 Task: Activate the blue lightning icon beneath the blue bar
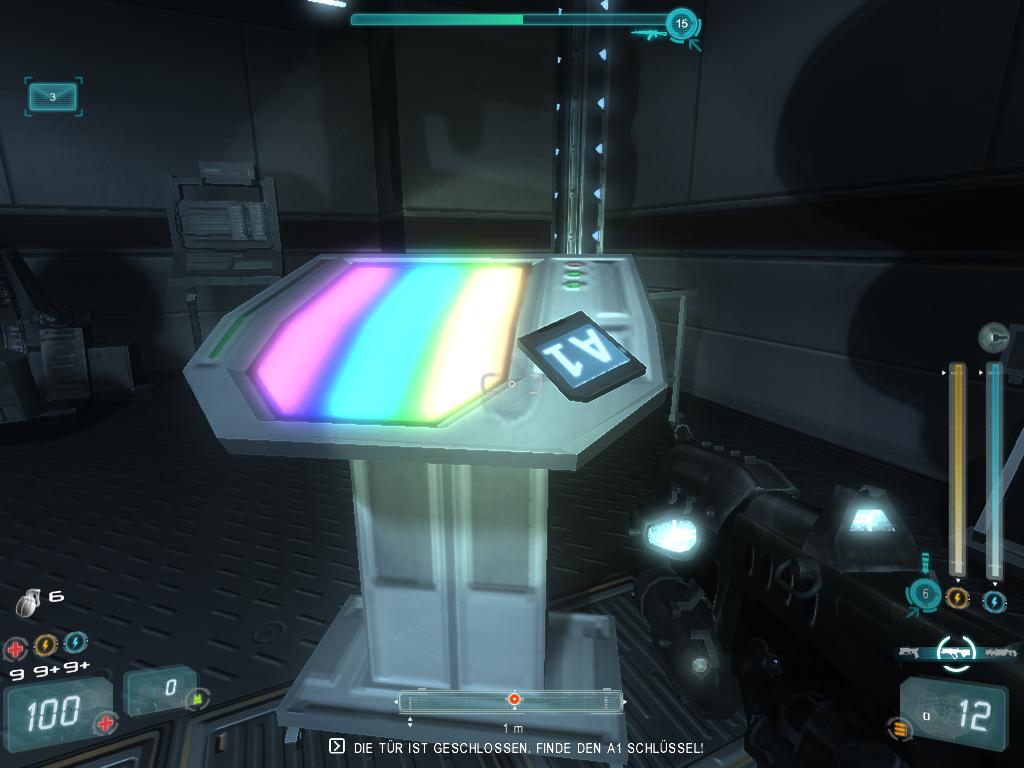click(994, 601)
